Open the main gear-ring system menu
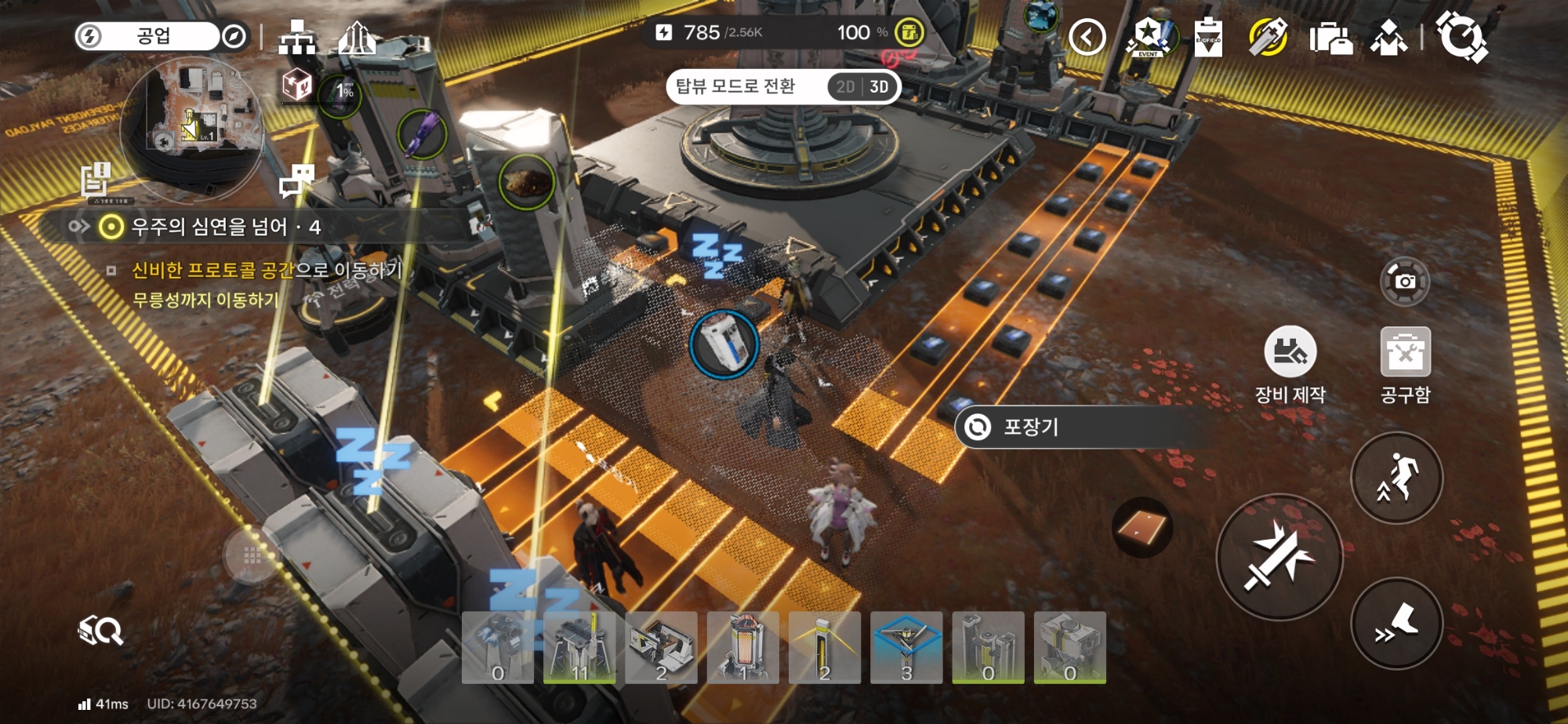This screenshot has height=724, width=1568. click(x=1461, y=37)
